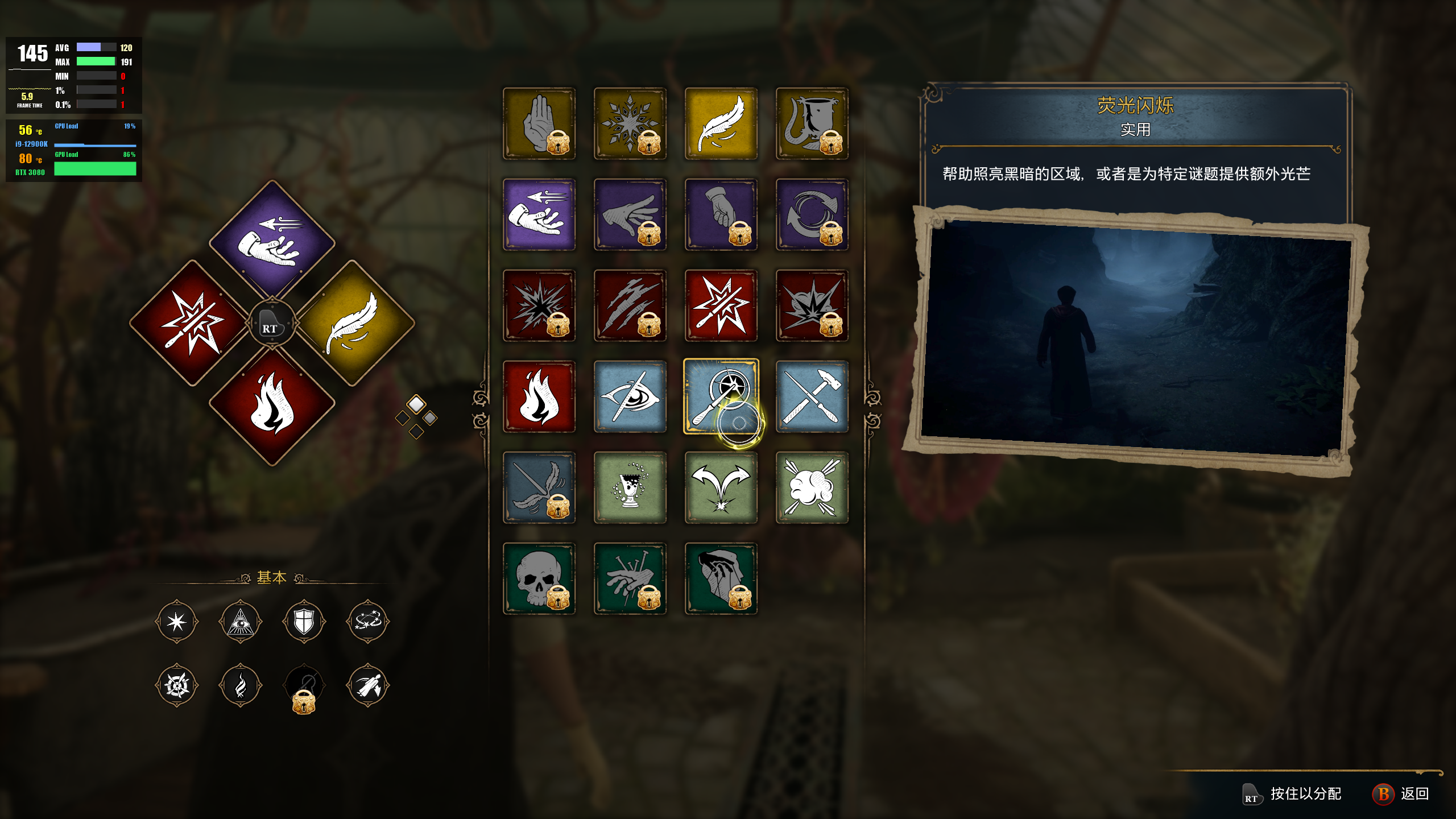Viewport: 1456px width, 819px height.
Task: Select the Reparo crossed-tools spell icon
Action: [812, 398]
